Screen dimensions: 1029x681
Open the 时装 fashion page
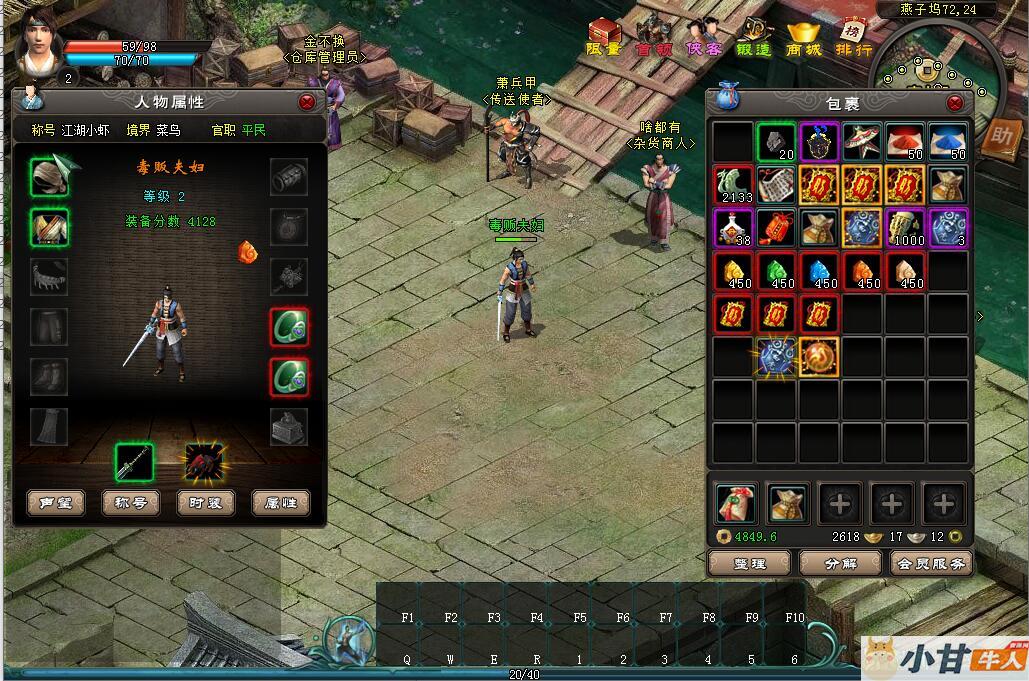pos(205,503)
